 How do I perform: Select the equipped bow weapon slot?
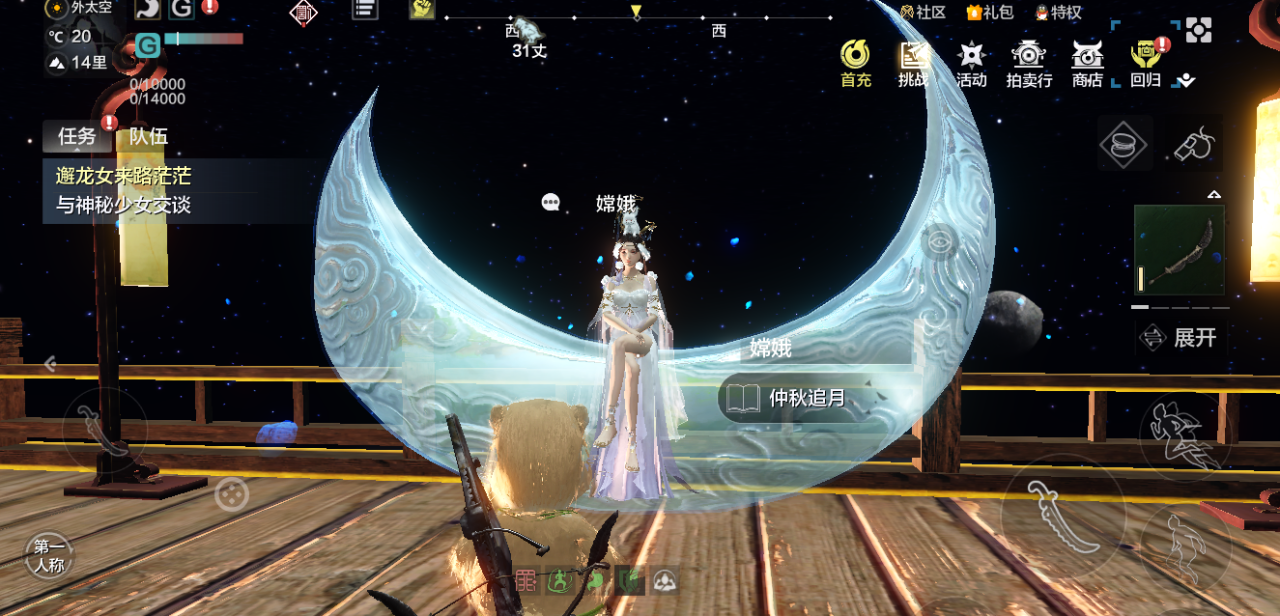[1179, 250]
